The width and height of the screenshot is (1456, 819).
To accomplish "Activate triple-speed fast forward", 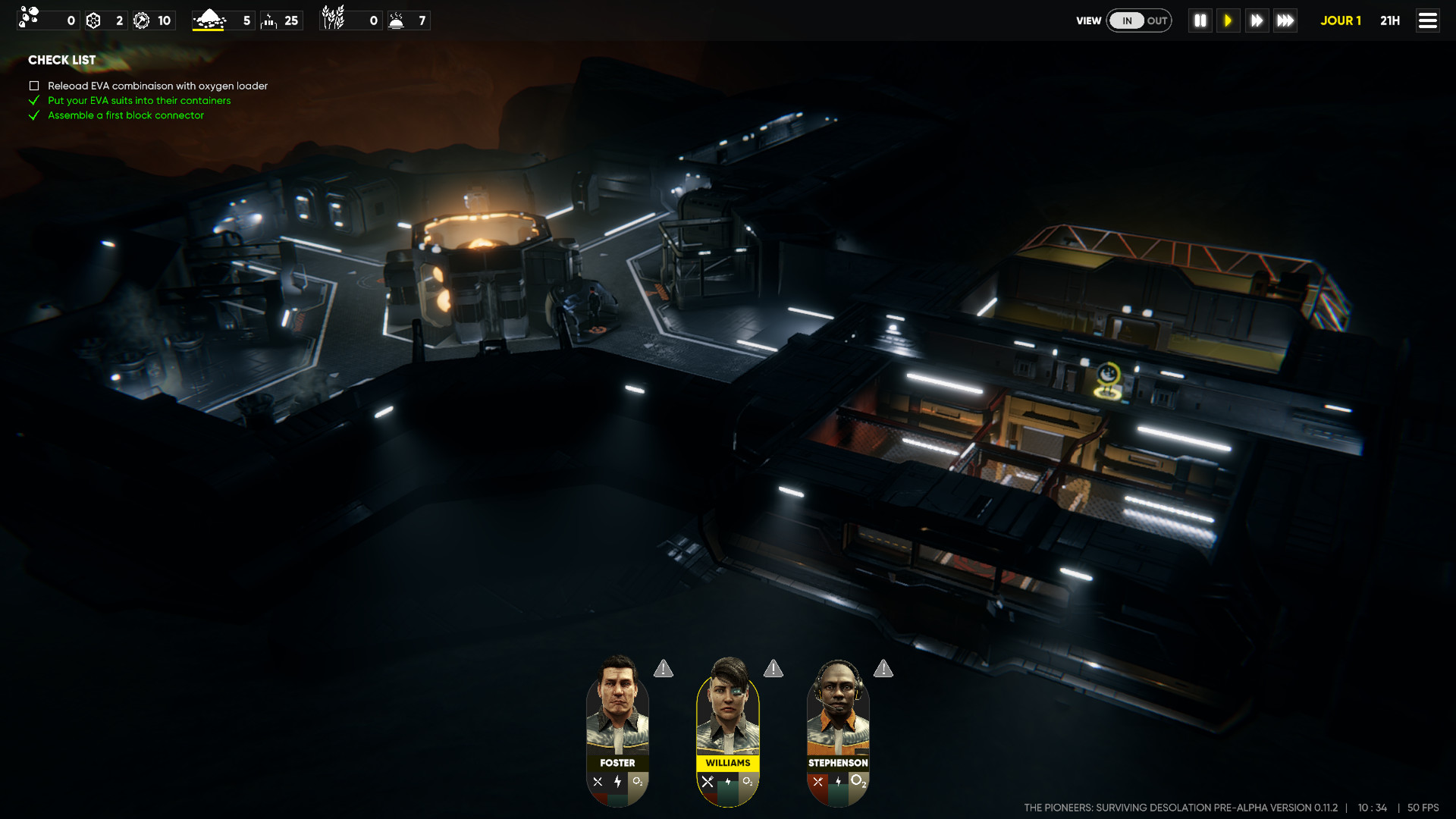I will pyautogui.click(x=1285, y=20).
